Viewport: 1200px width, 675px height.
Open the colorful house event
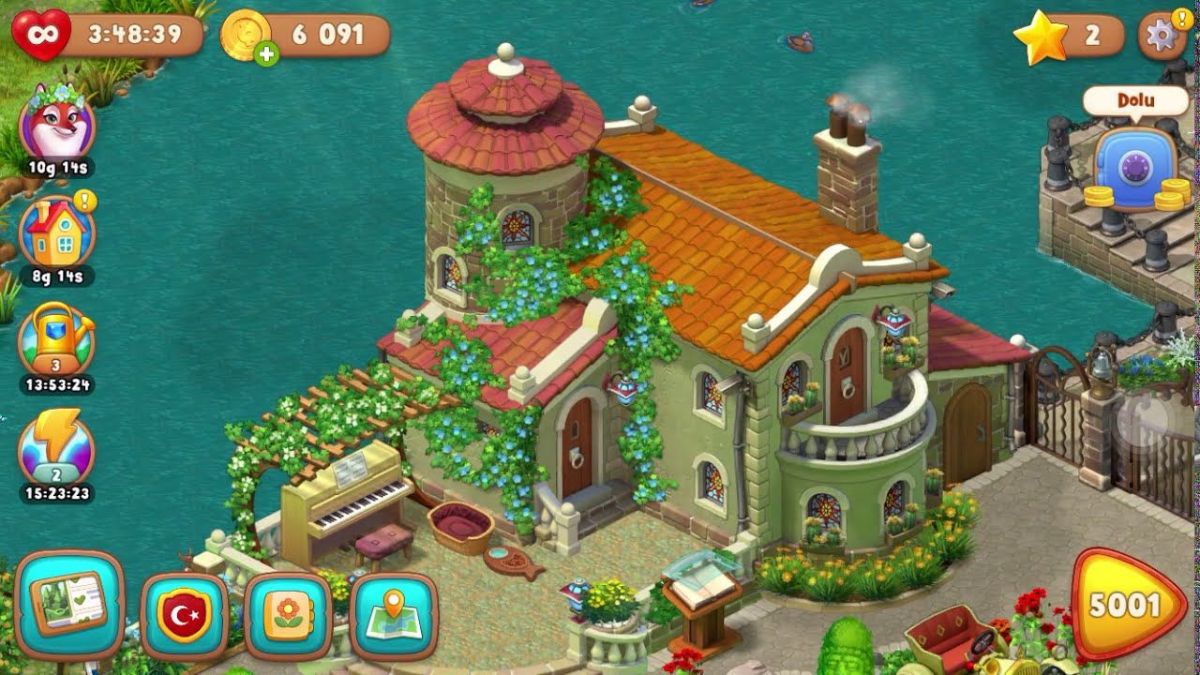[x=57, y=234]
